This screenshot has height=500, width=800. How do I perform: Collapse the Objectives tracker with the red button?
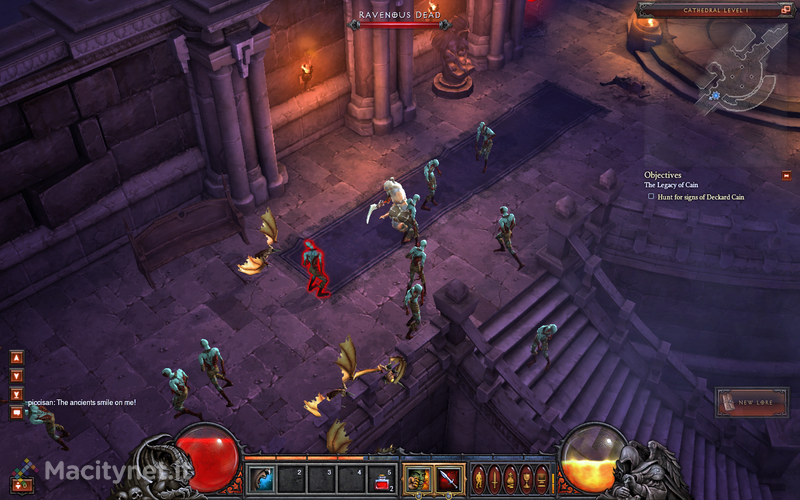[787, 176]
